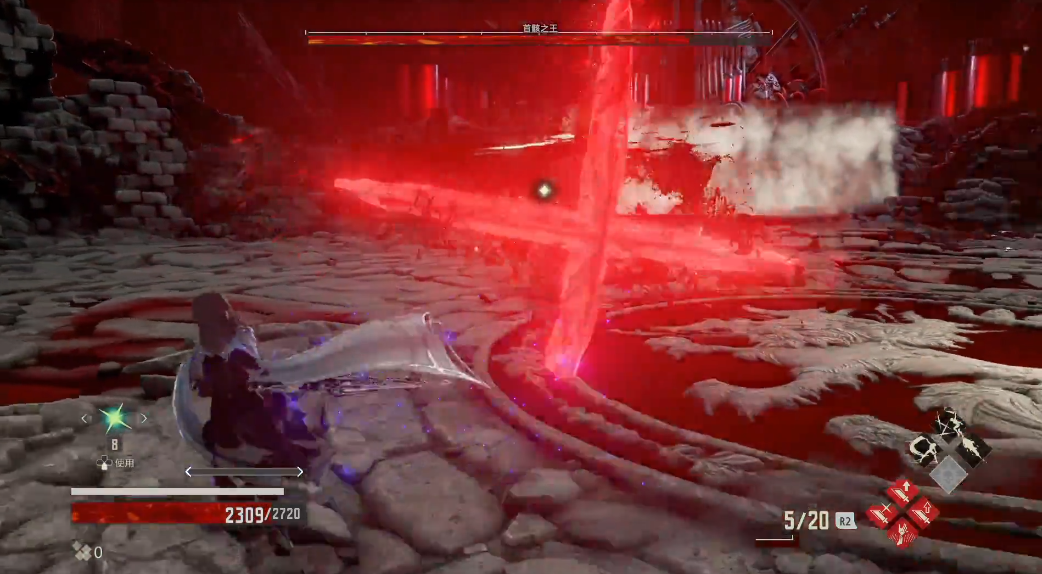Cycle quick item with the left arrow
The height and width of the screenshot is (574, 1042).
coord(85,418)
